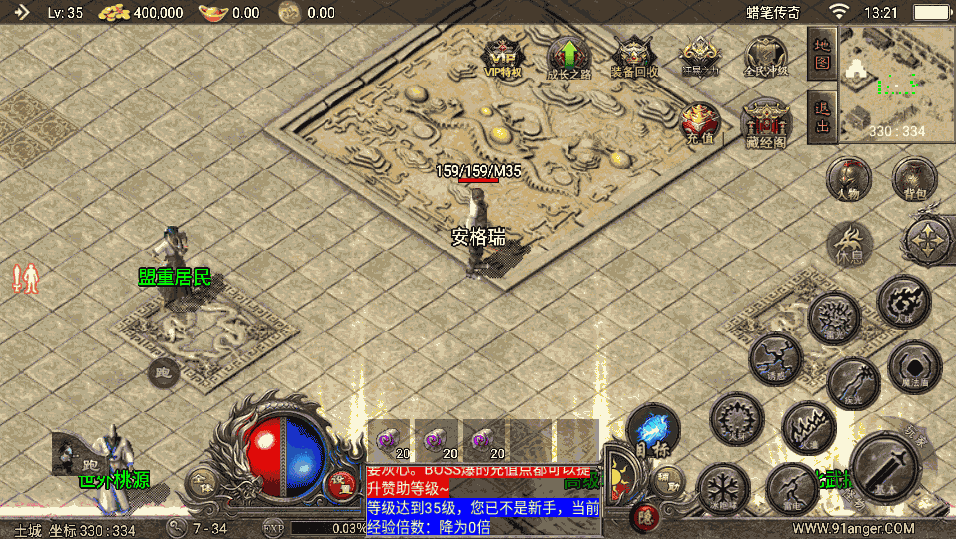Click the 退出 exit button
Image resolution: width=956 pixels, height=539 pixels.
pyautogui.click(x=822, y=116)
